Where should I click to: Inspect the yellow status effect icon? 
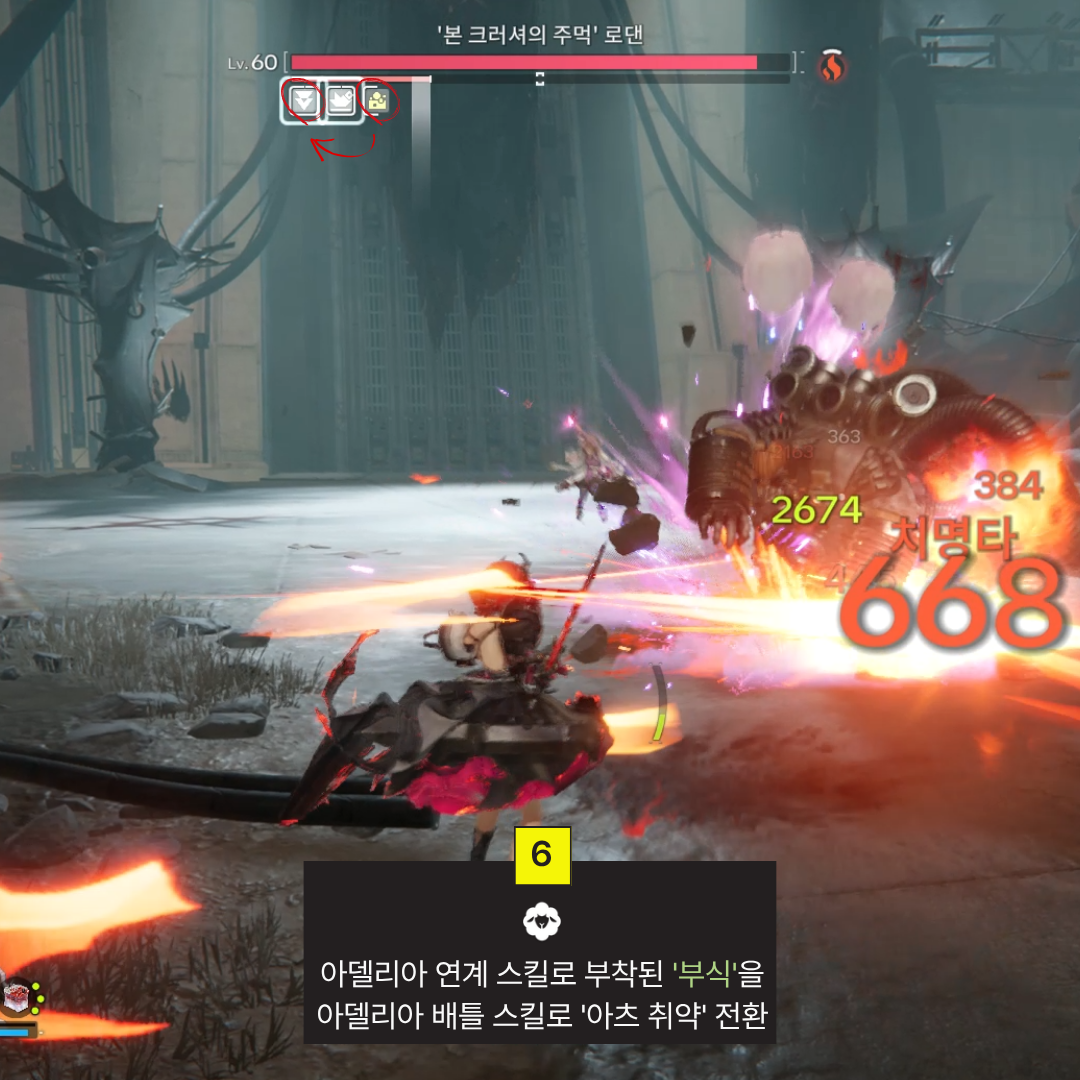[x=378, y=100]
